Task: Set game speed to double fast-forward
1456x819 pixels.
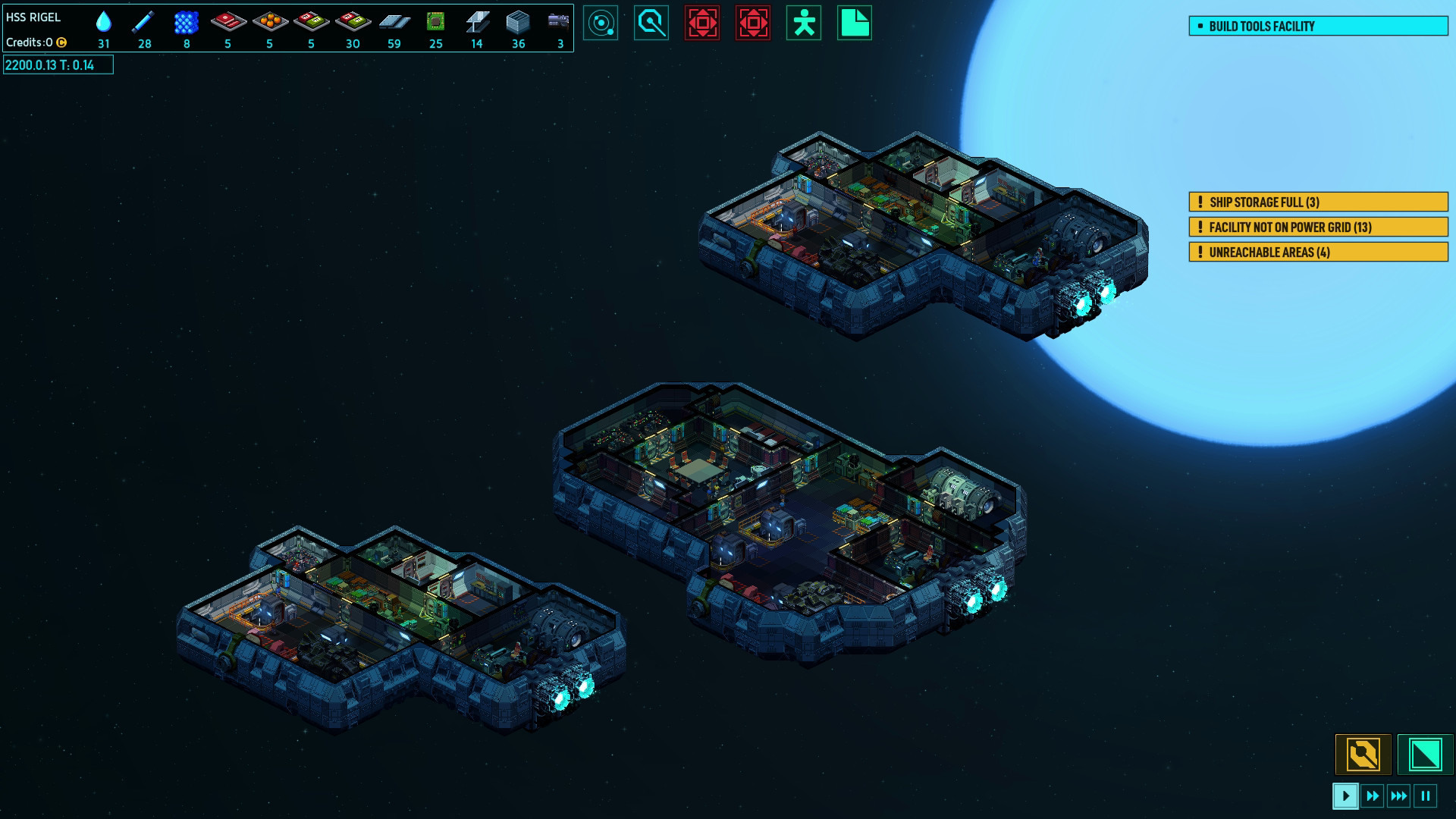Action: point(1373,796)
